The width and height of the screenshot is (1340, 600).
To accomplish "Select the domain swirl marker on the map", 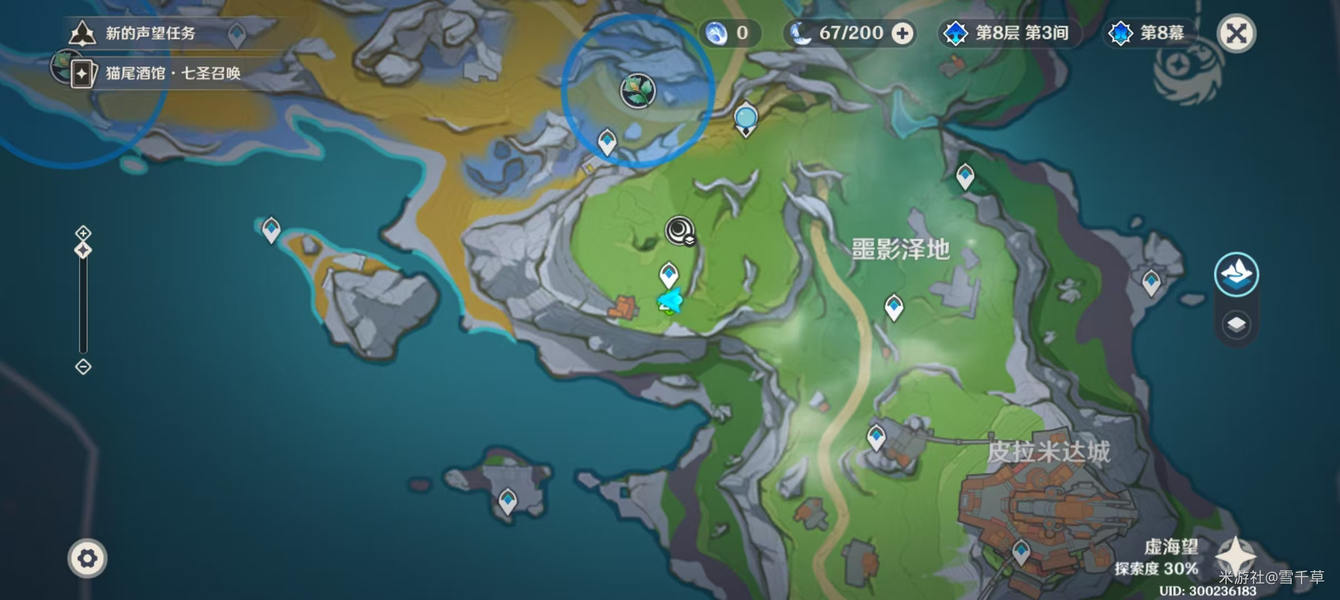I will point(680,231).
